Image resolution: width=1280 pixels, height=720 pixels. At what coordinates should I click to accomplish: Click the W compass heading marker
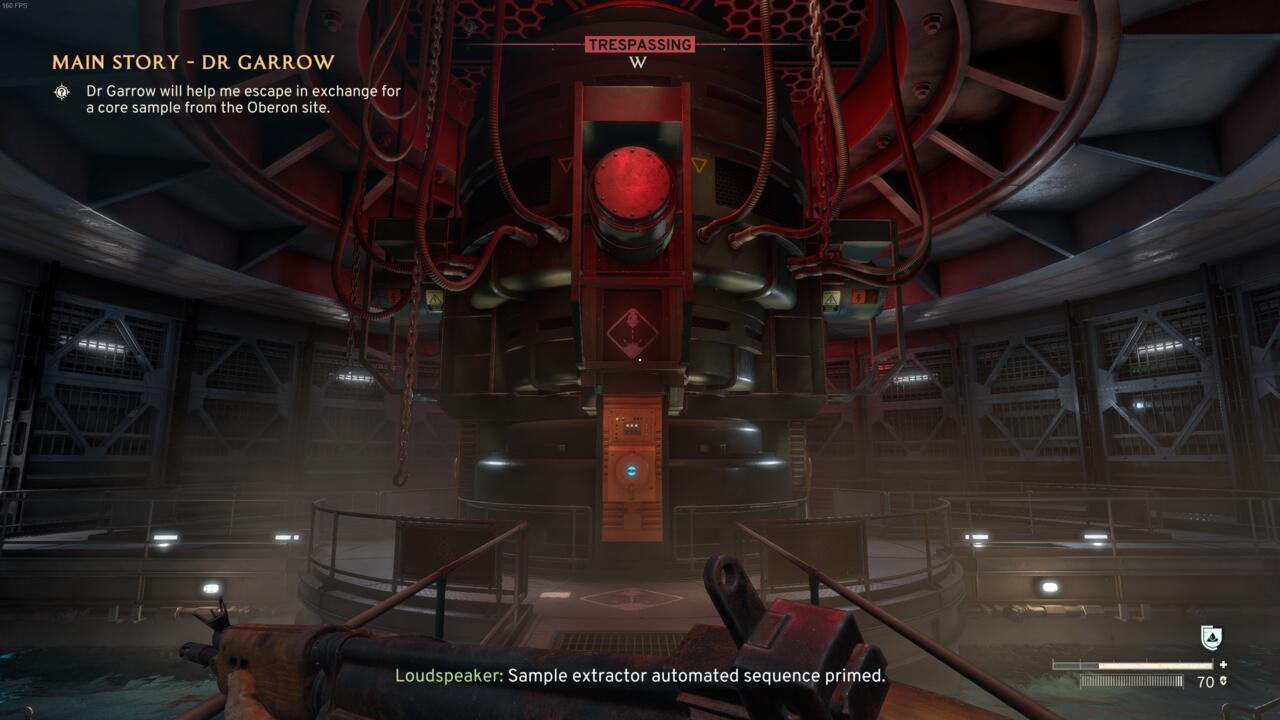(x=639, y=63)
